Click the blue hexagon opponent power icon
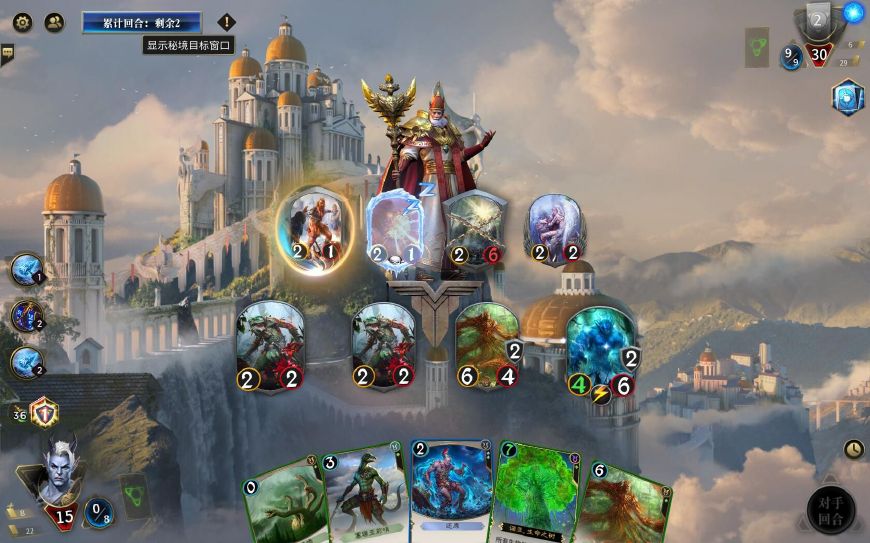Image resolution: width=870 pixels, height=543 pixels. point(847,97)
